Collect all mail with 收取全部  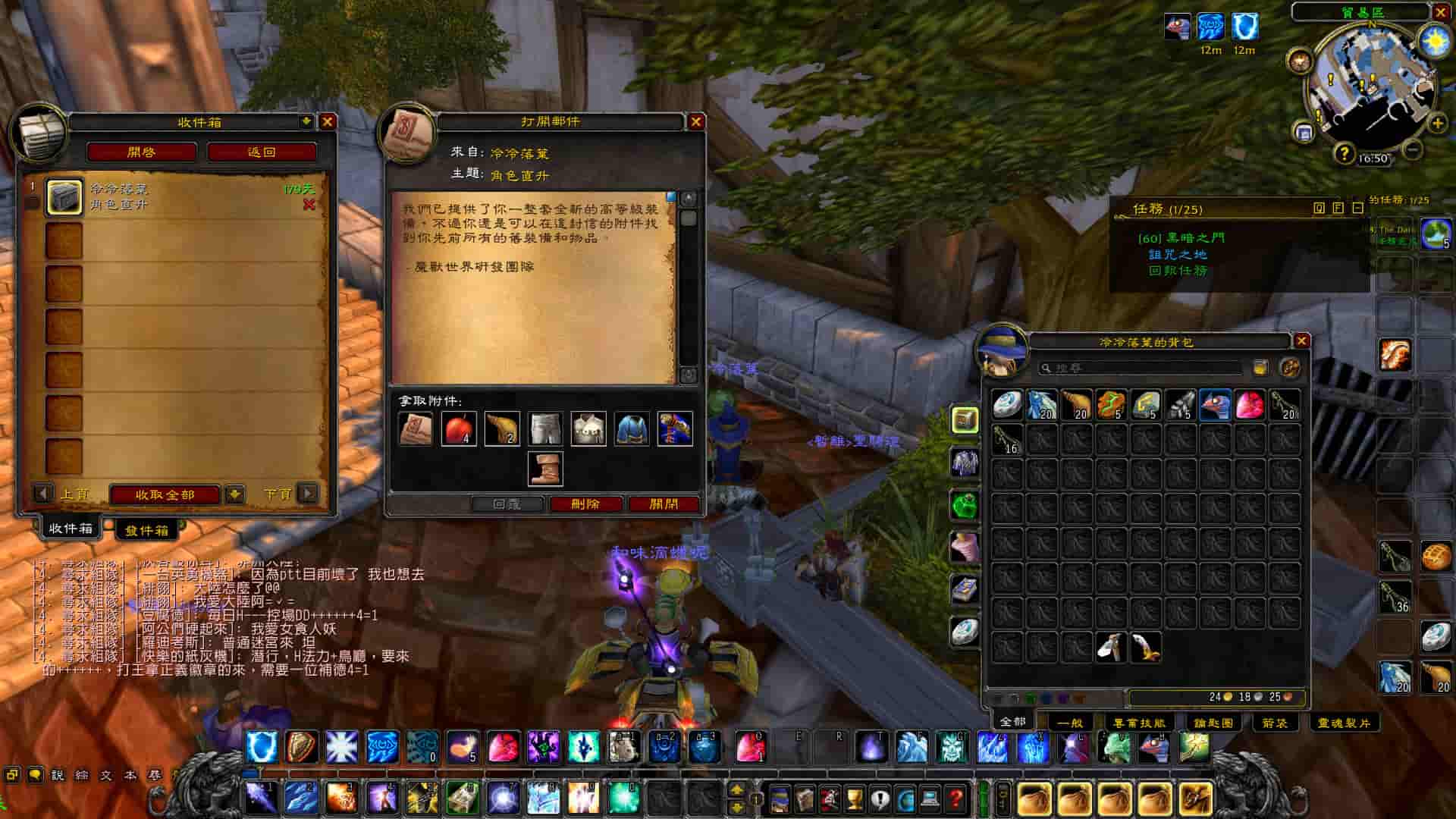(x=165, y=494)
